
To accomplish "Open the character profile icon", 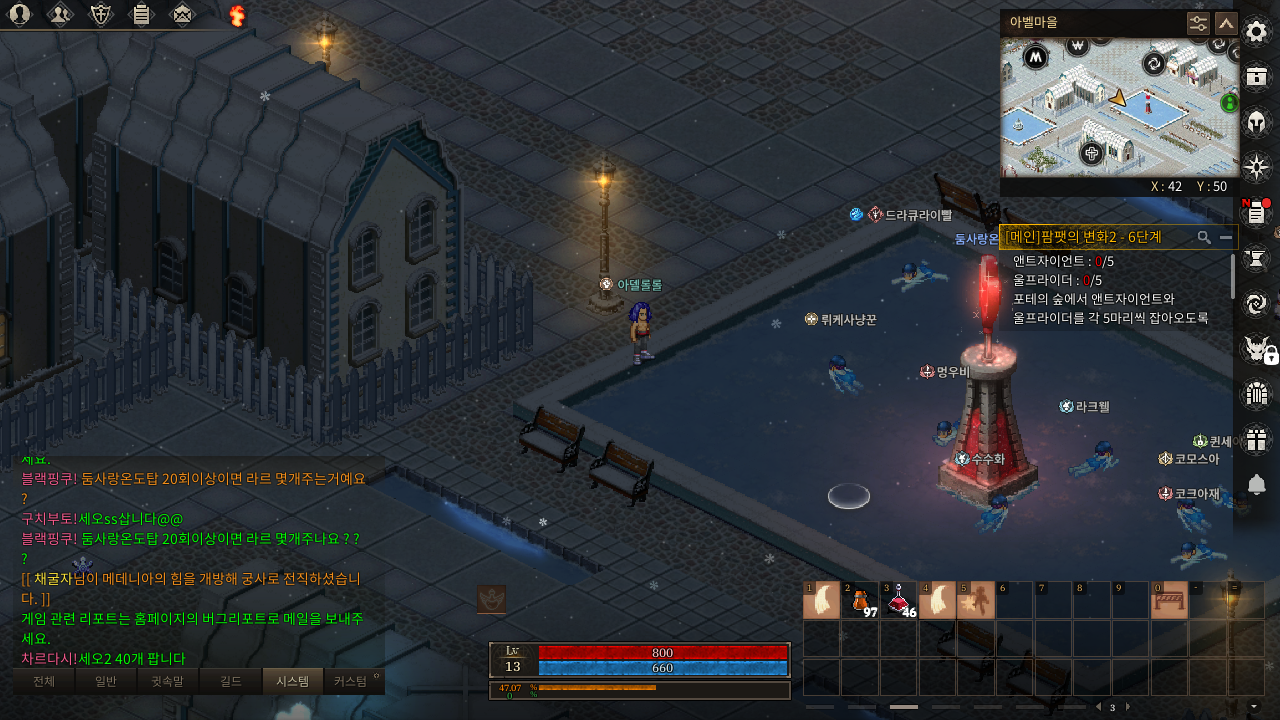I will pyautogui.click(x=20, y=14).
